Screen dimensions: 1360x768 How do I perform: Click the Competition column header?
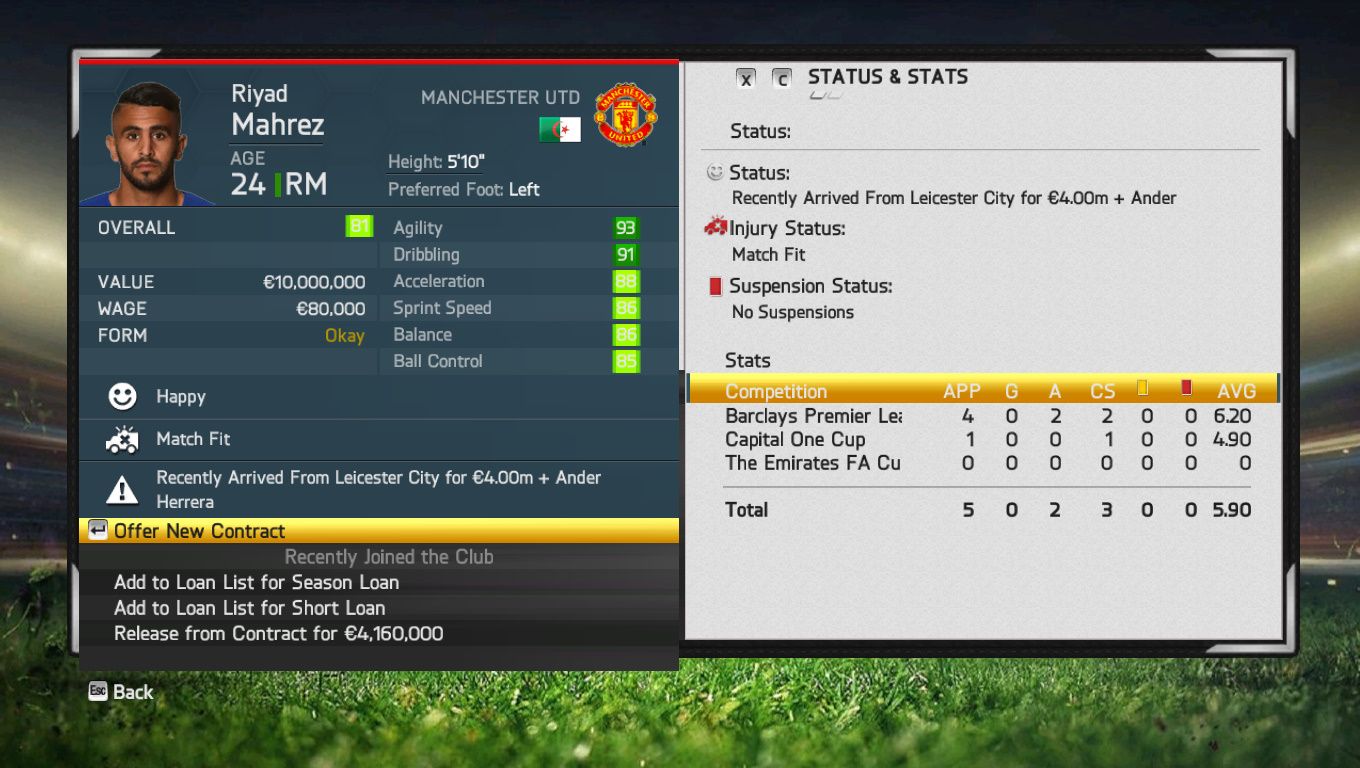point(776,391)
